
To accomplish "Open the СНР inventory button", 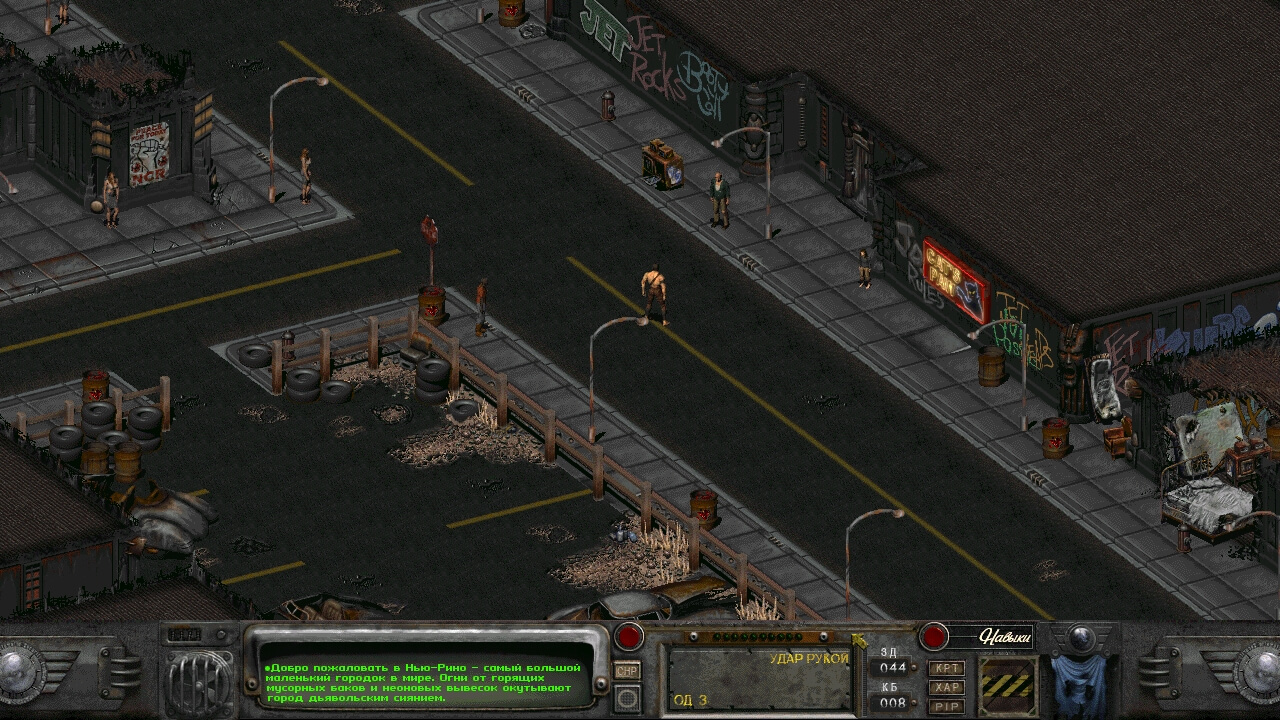I will pos(627,671).
